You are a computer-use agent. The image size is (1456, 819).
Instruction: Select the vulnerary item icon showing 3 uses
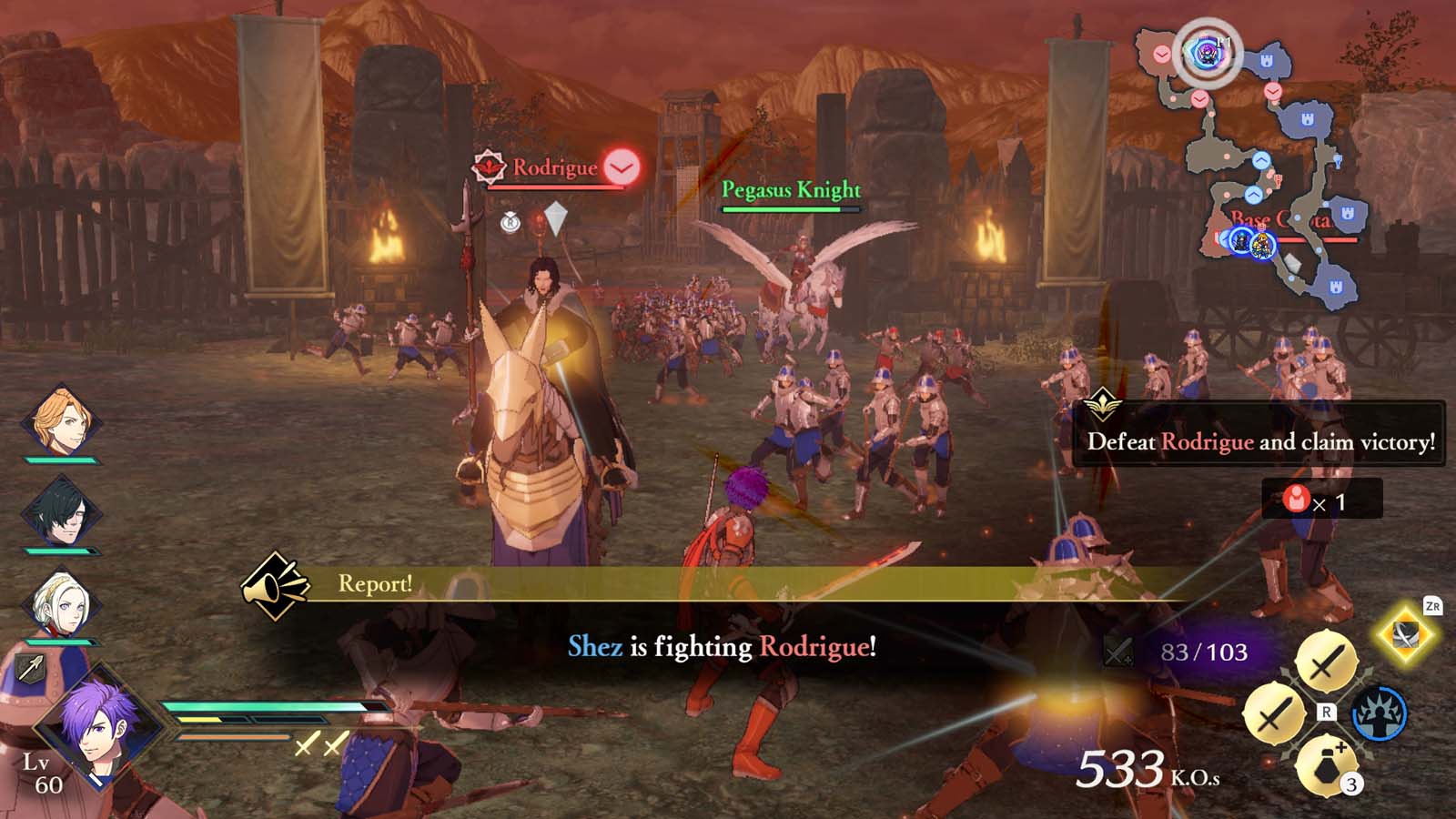tap(1325, 766)
